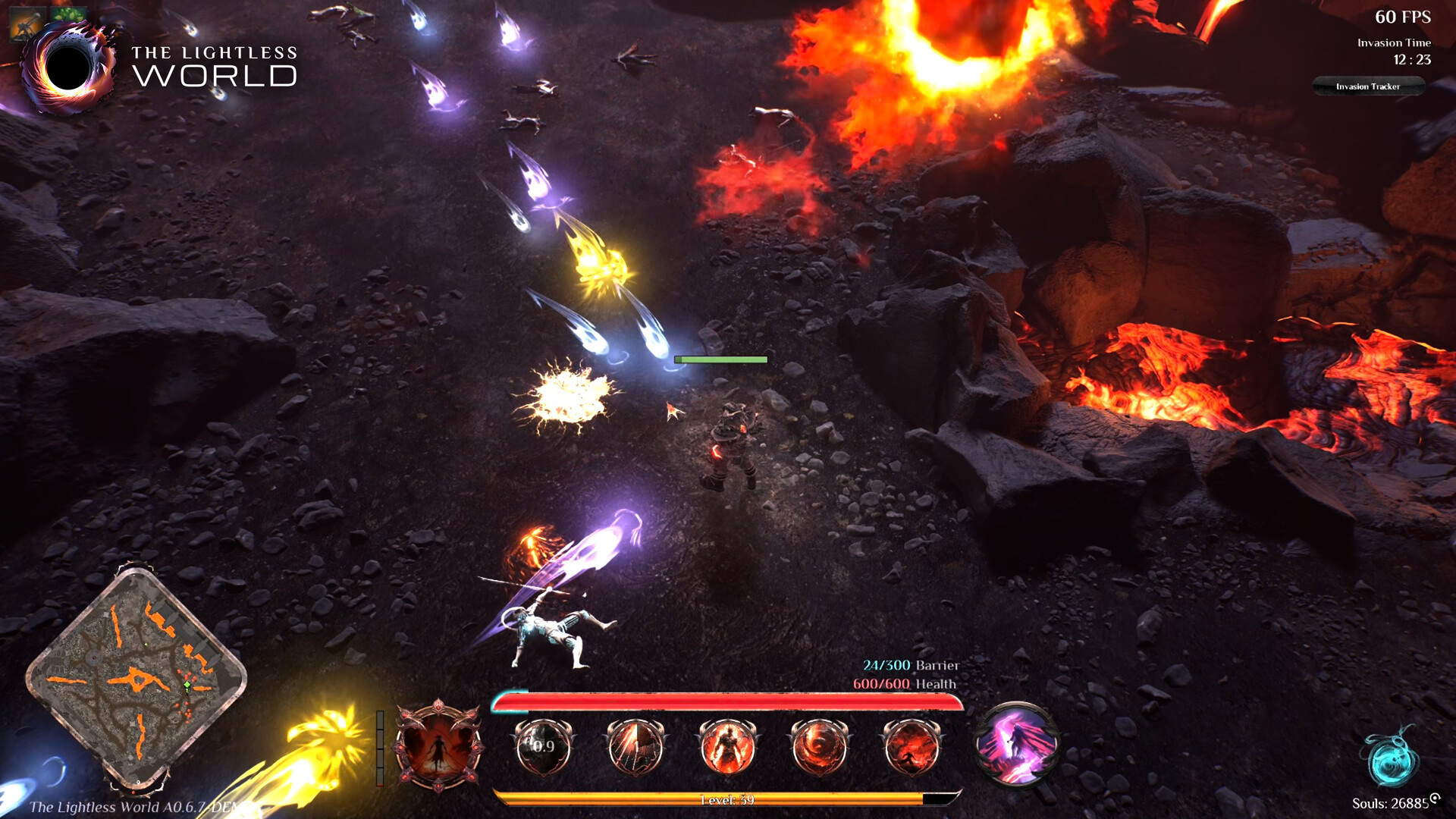The width and height of the screenshot is (1456, 819).
Task: Click the black hole world emblem top-left
Action: point(67,67)
